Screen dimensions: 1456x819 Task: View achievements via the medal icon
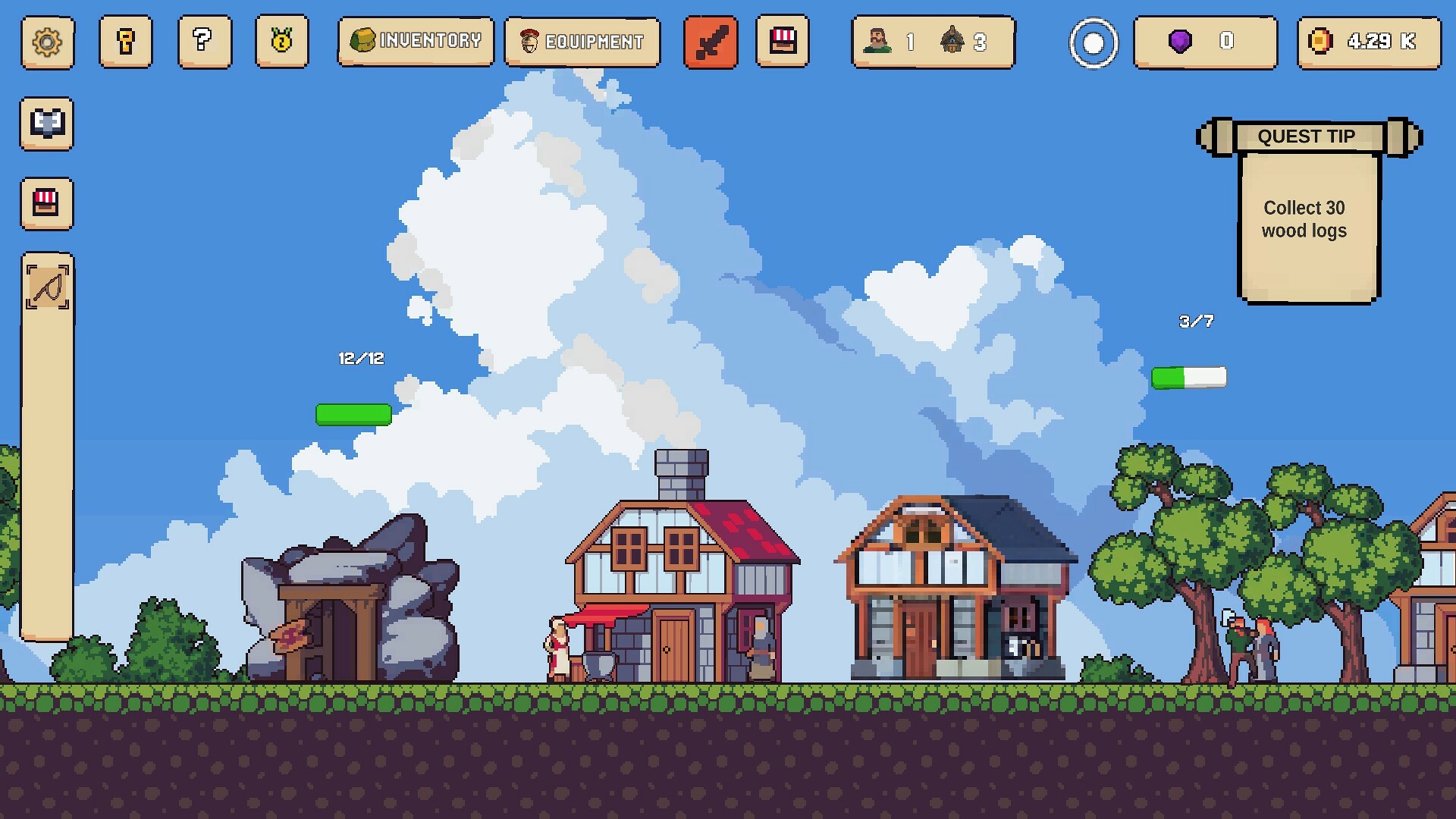click(282, 43)
